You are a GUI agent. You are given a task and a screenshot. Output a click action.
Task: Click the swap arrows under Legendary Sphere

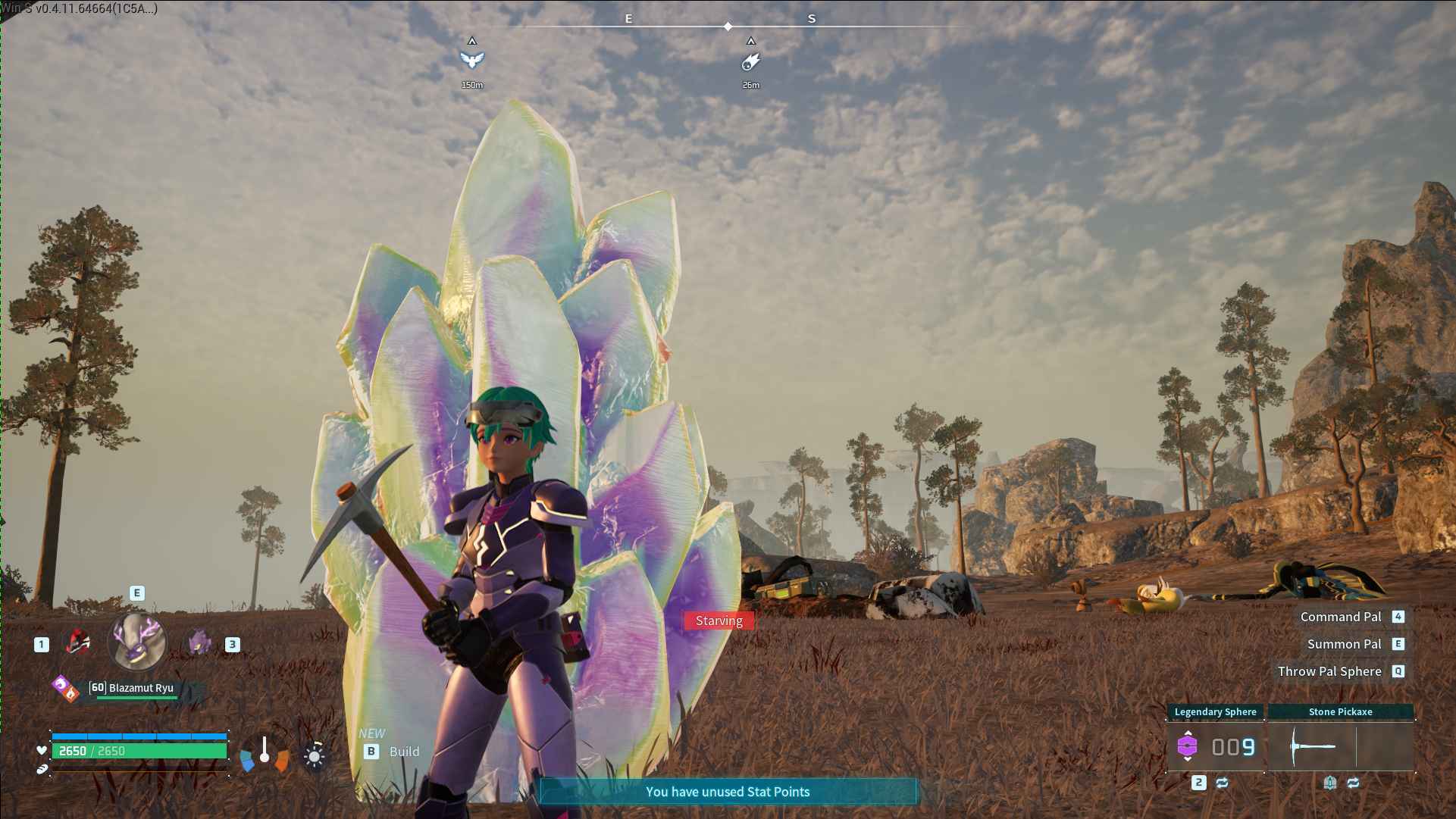[1222, 783]
